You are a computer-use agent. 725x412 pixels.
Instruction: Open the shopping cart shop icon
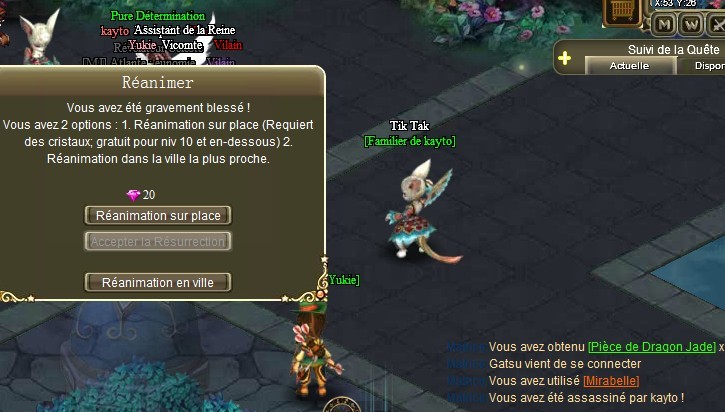(623, 10)
